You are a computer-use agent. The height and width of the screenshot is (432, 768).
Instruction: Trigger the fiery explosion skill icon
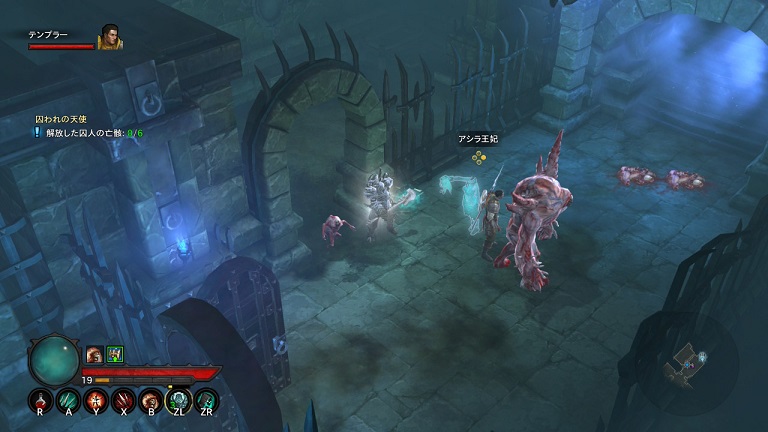coord(96,401)
